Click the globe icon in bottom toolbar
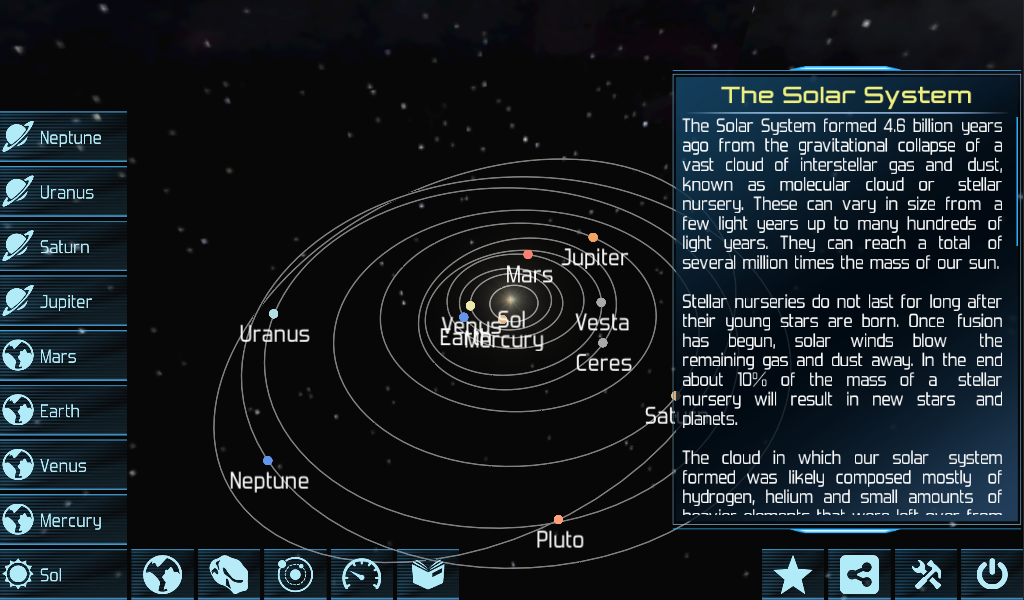 [162, 575]
